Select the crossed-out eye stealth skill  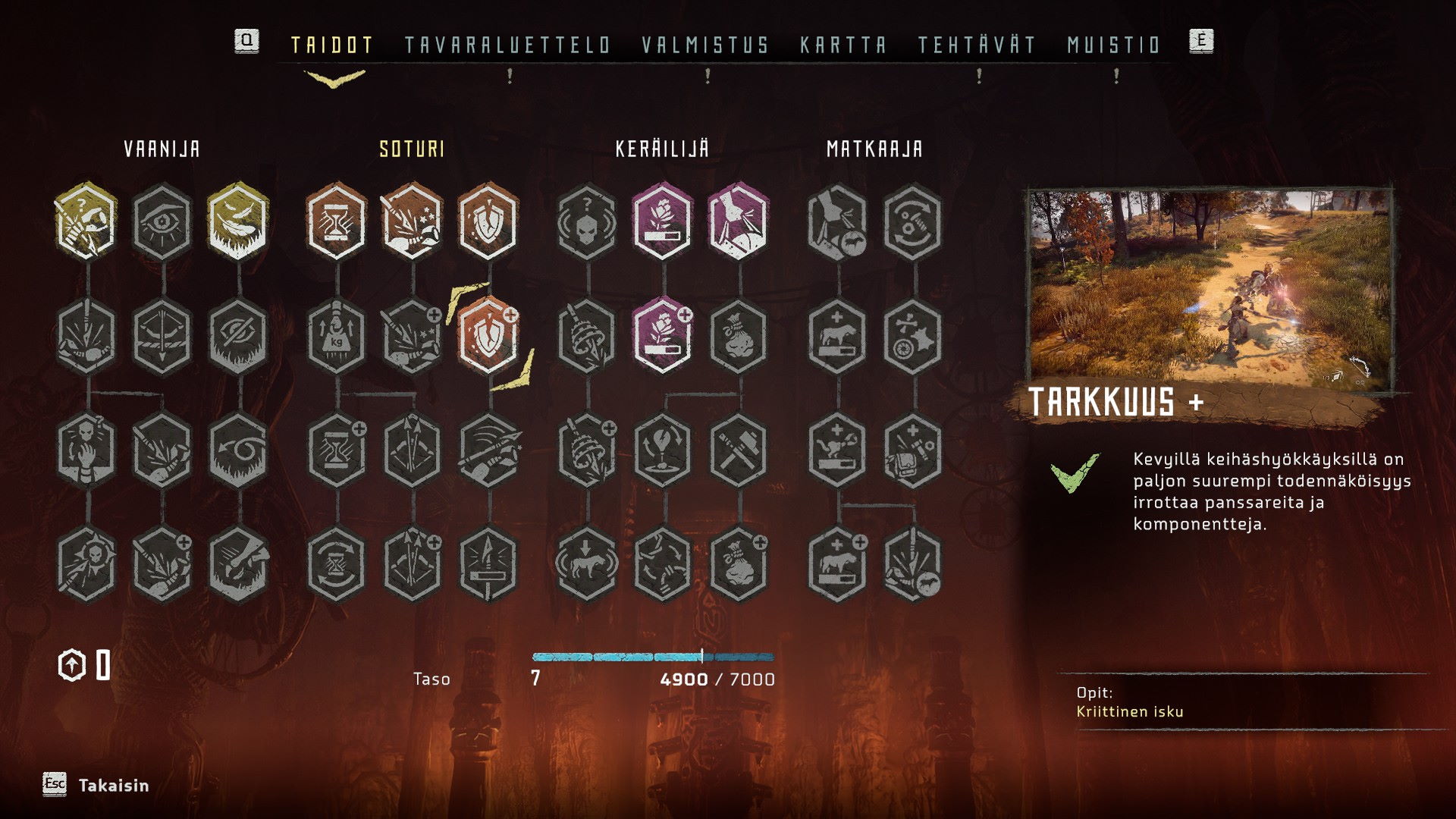(238, 335)
